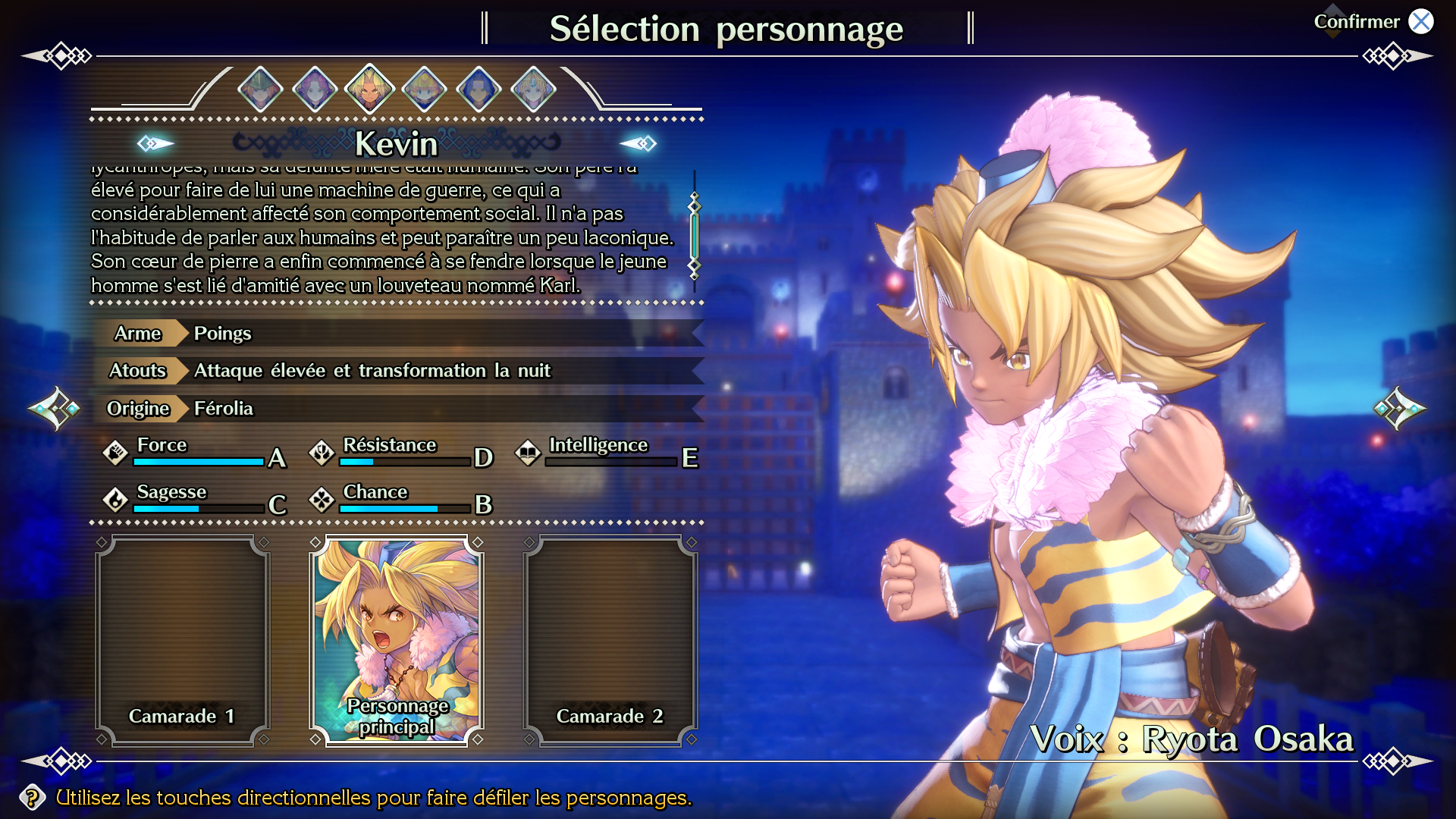Viewport: 1456px width, 819px height.
Task: Click the description text scrollbar
Action: click(x=694, y=235)
